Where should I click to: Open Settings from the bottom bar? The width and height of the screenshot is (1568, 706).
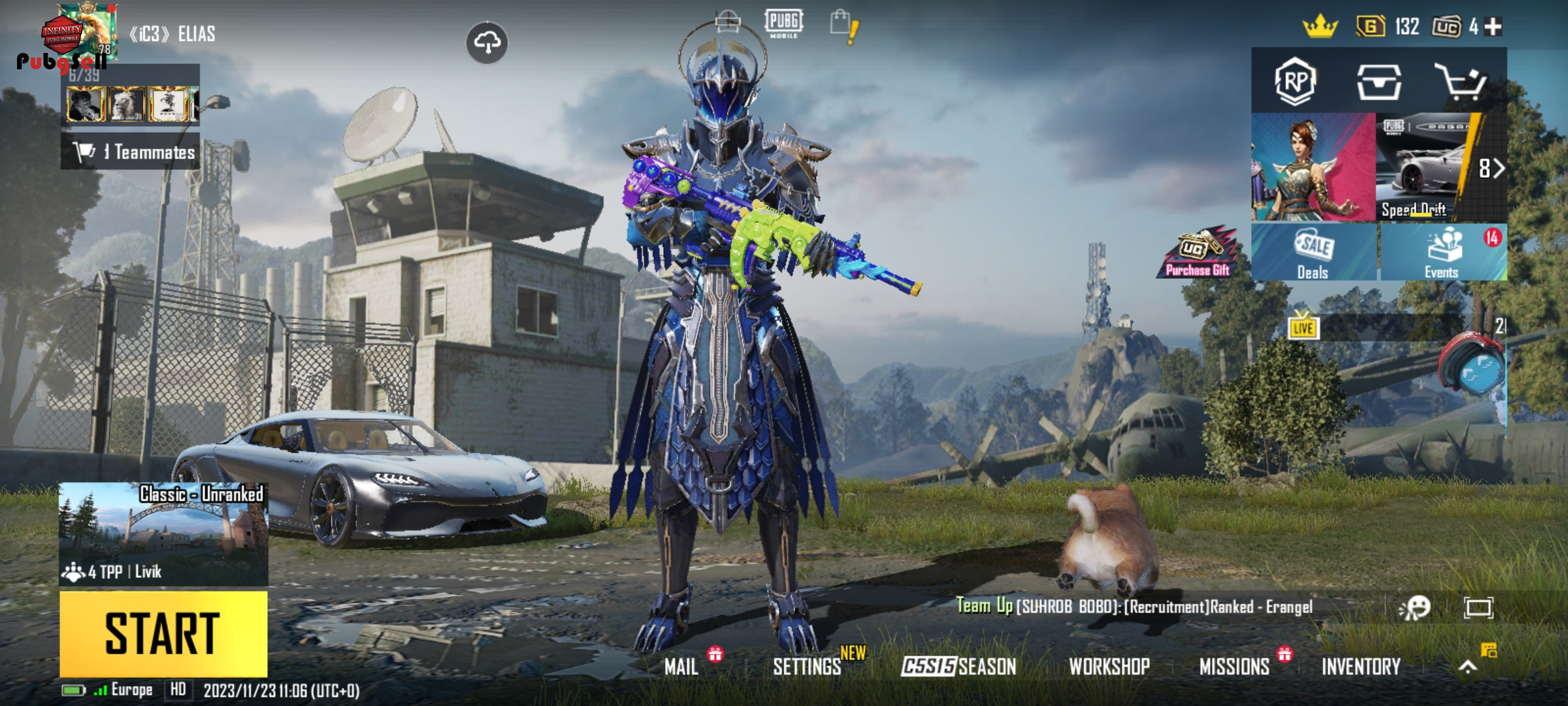[807, 667]
